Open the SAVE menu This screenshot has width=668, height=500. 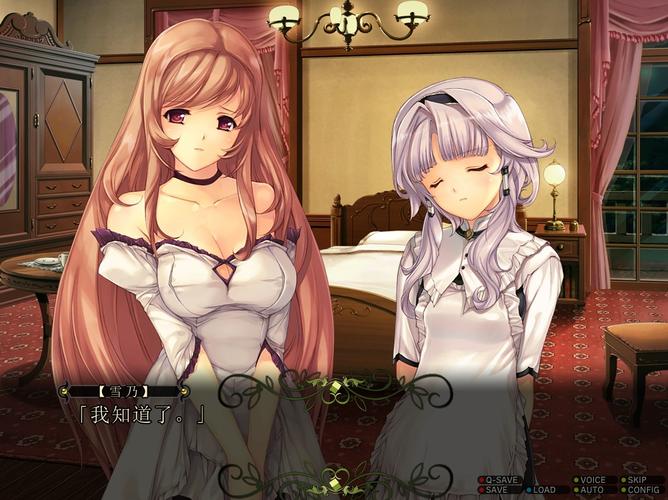coord(497,490)
